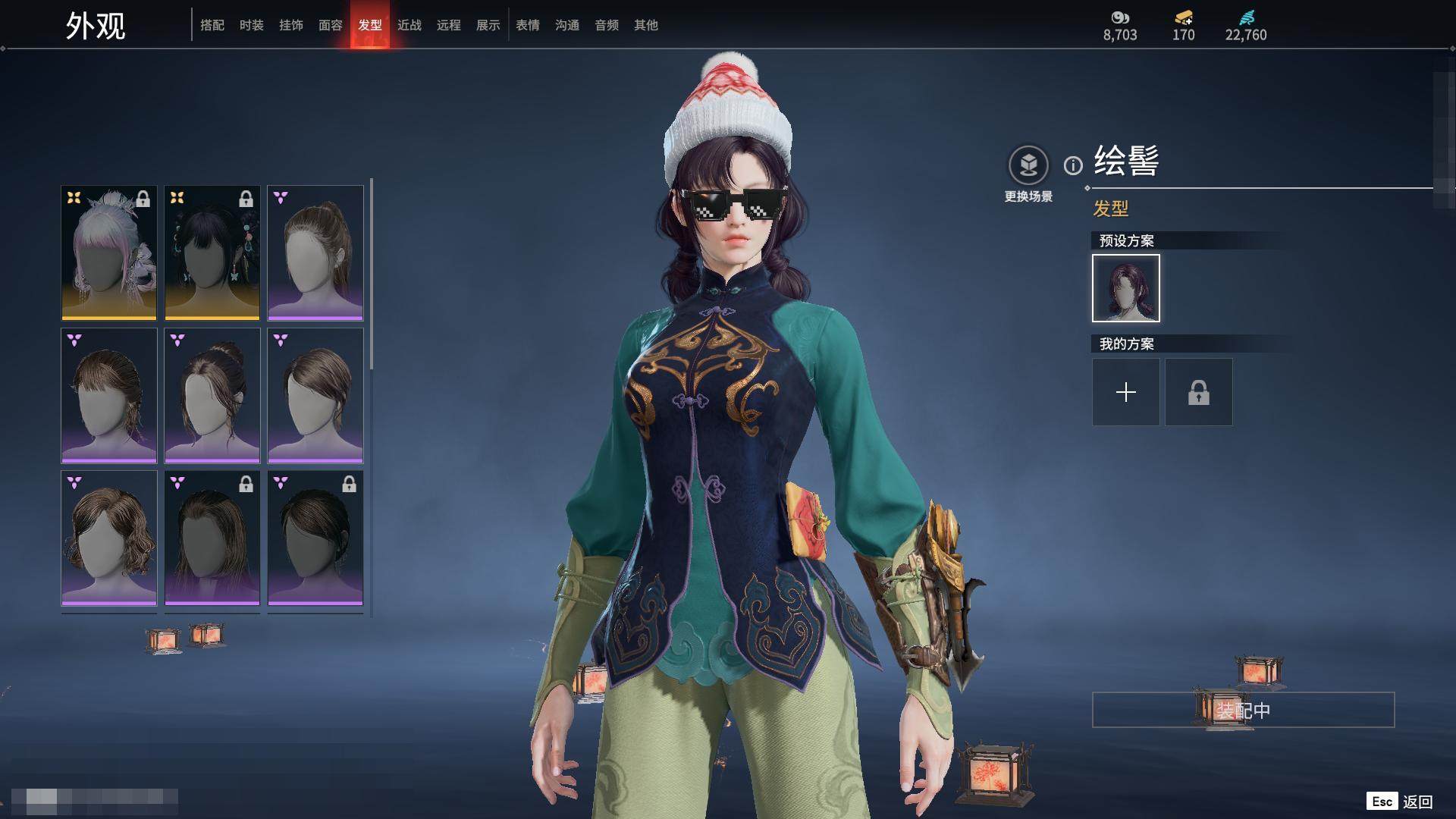Open the info icon beside 绘髻
This screenshot has width=1456, height=819.
click(x=1073, y=165)
